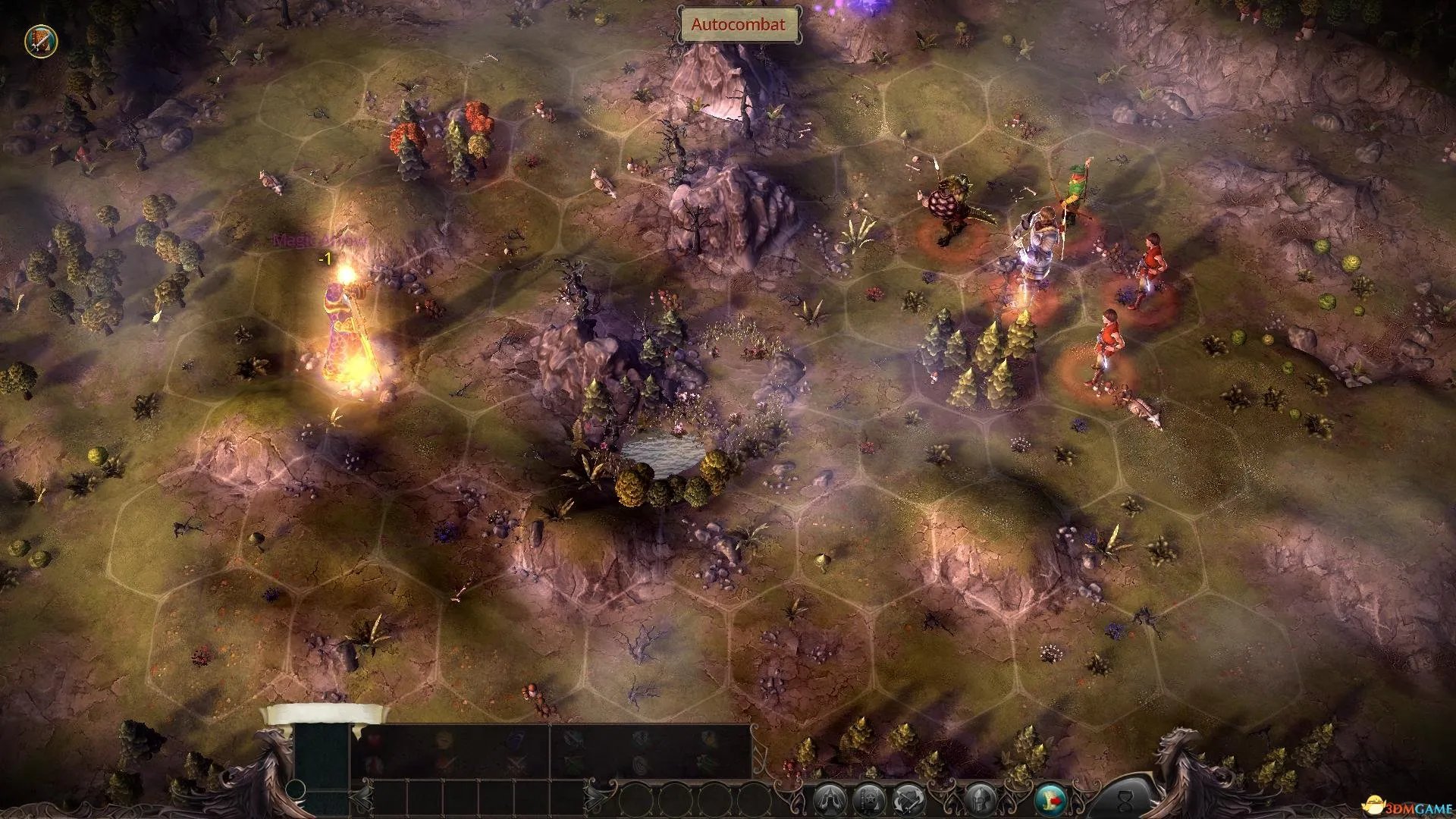The image size is (1456, 819).
Task: Click the crossed weapons swap button
Action: (908, 799)
